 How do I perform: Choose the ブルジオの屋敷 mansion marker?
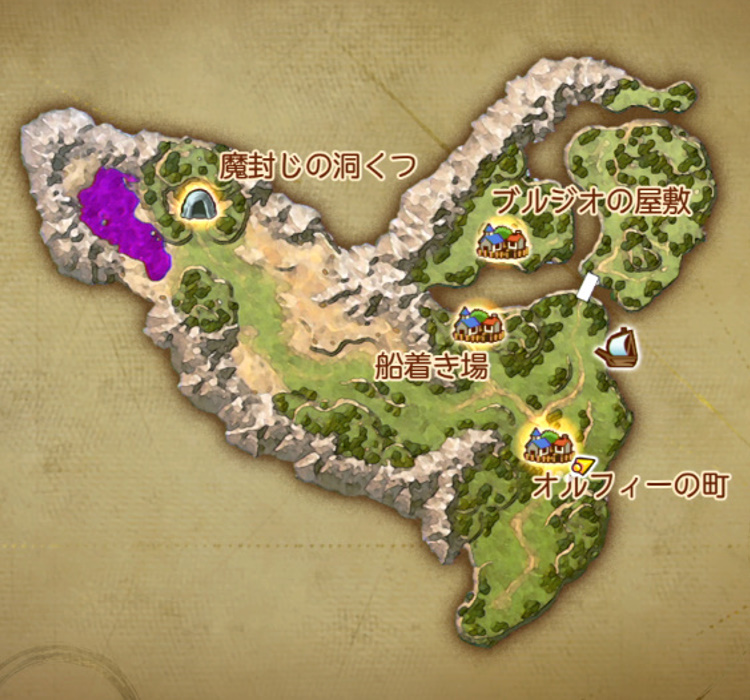tap(501, 240)
